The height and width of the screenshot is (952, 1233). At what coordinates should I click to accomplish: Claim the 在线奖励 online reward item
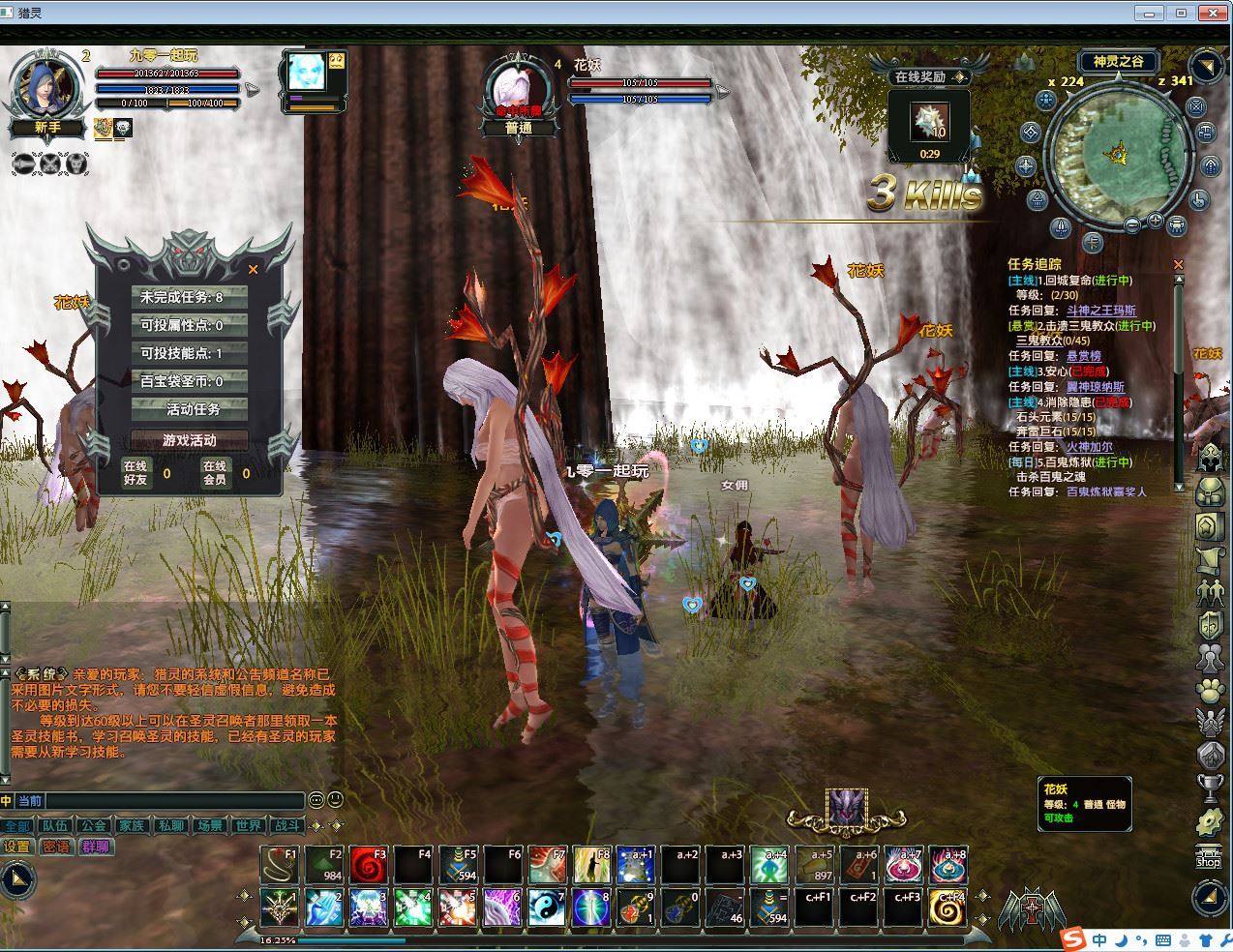tap(930, 121)
